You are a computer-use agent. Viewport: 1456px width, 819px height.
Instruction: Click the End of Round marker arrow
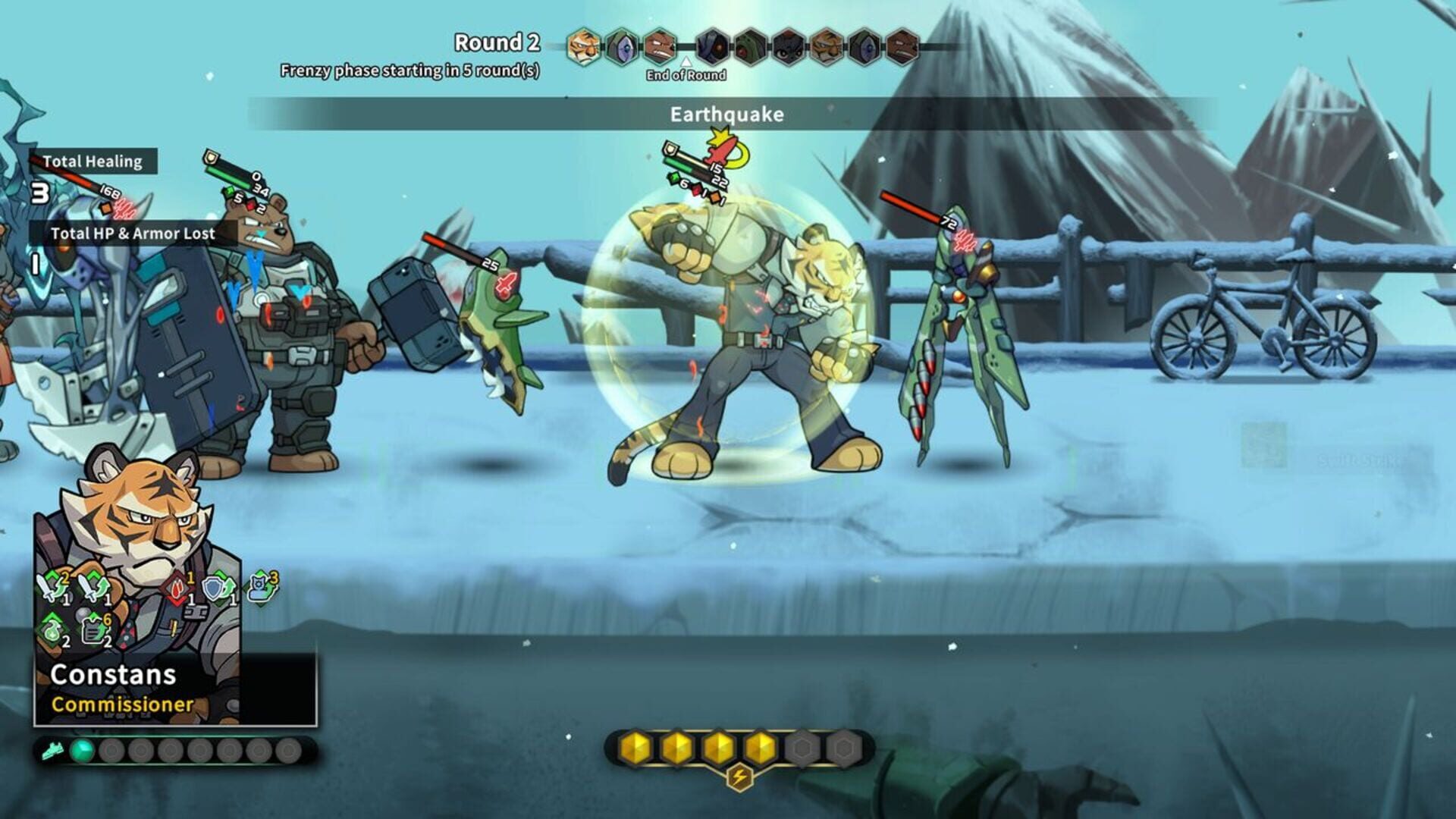coord(686,63)
